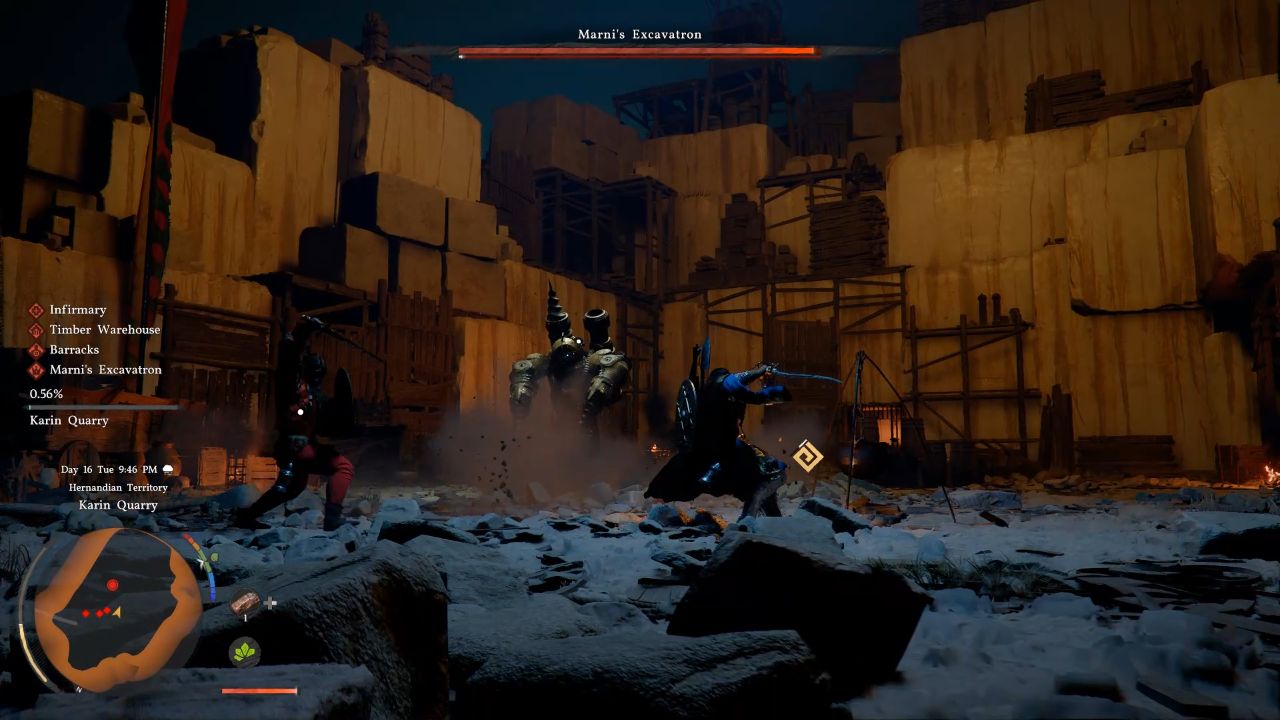This screenshot has height=720, width=1280.
Task: Click the gold lock-on target marker
Action: point(807,456)
